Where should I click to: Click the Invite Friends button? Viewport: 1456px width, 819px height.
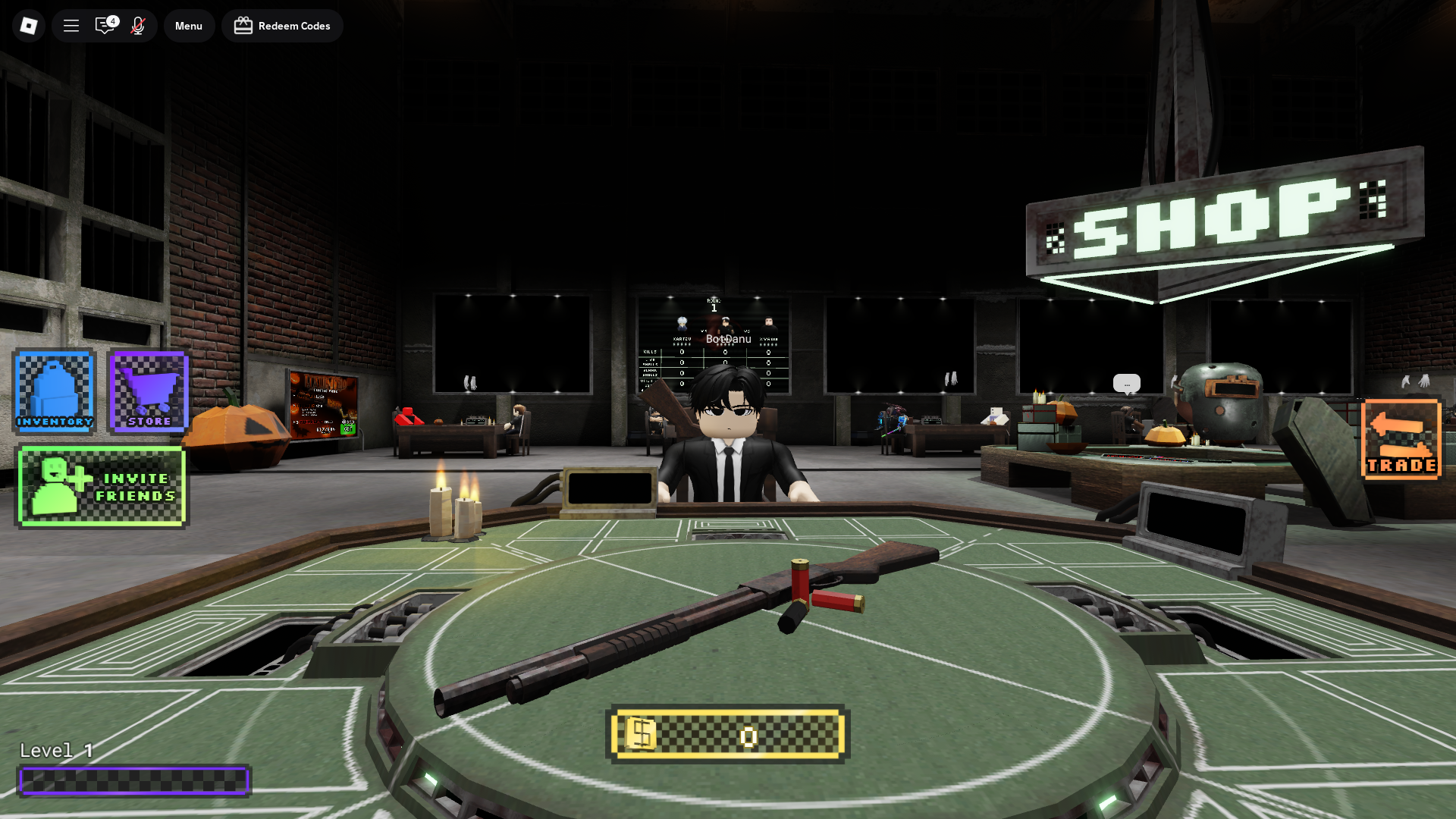click(101, 487)
